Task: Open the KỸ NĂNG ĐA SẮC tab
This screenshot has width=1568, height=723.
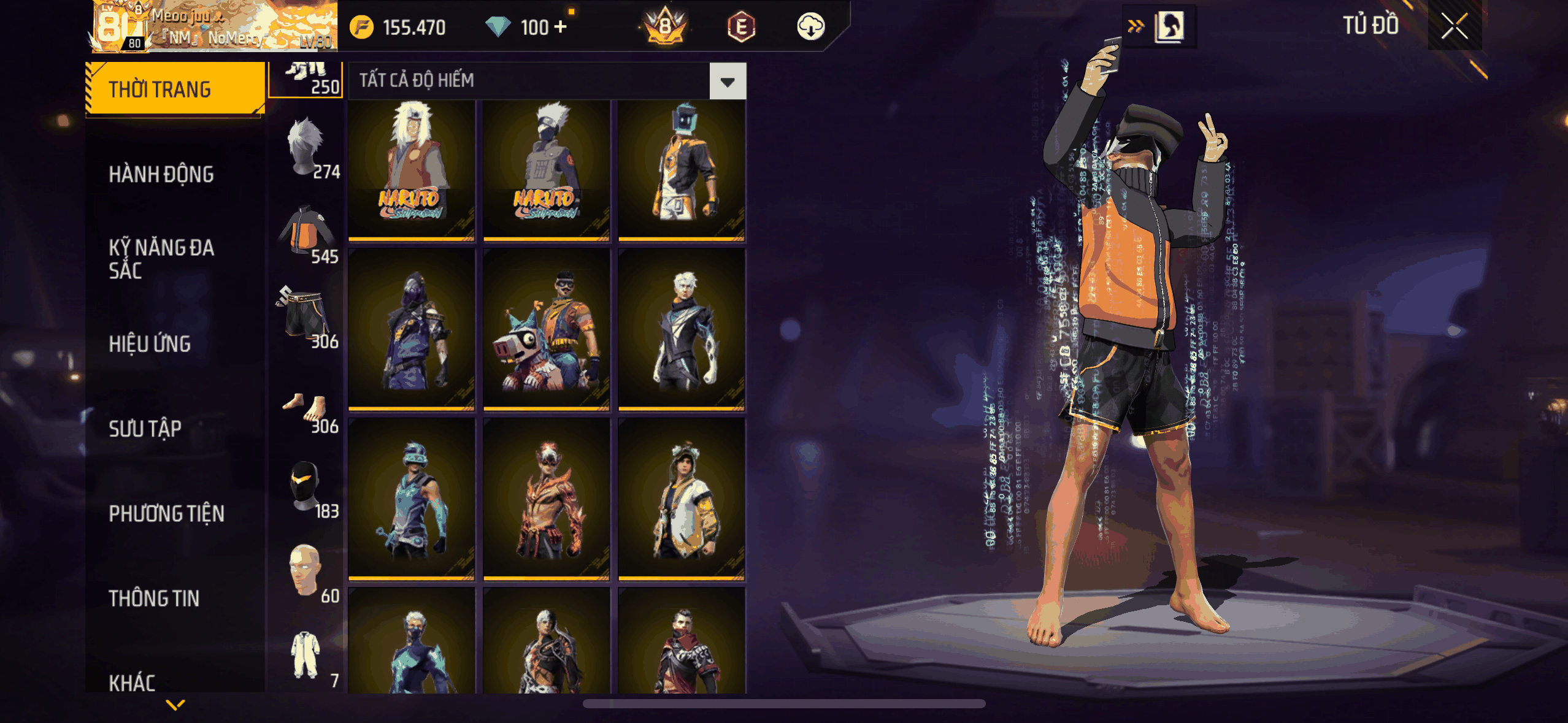Action: (x=161, y=259)
